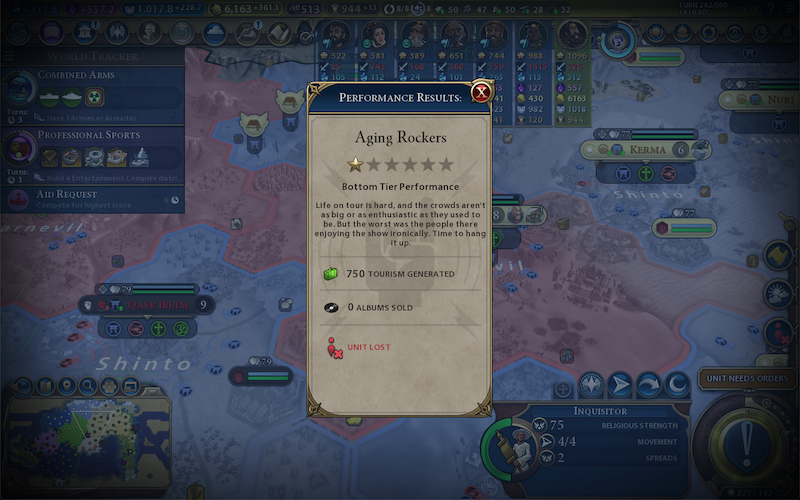Select the Nuri city banner
800x500 pixels.
click(x=760, y=101)
